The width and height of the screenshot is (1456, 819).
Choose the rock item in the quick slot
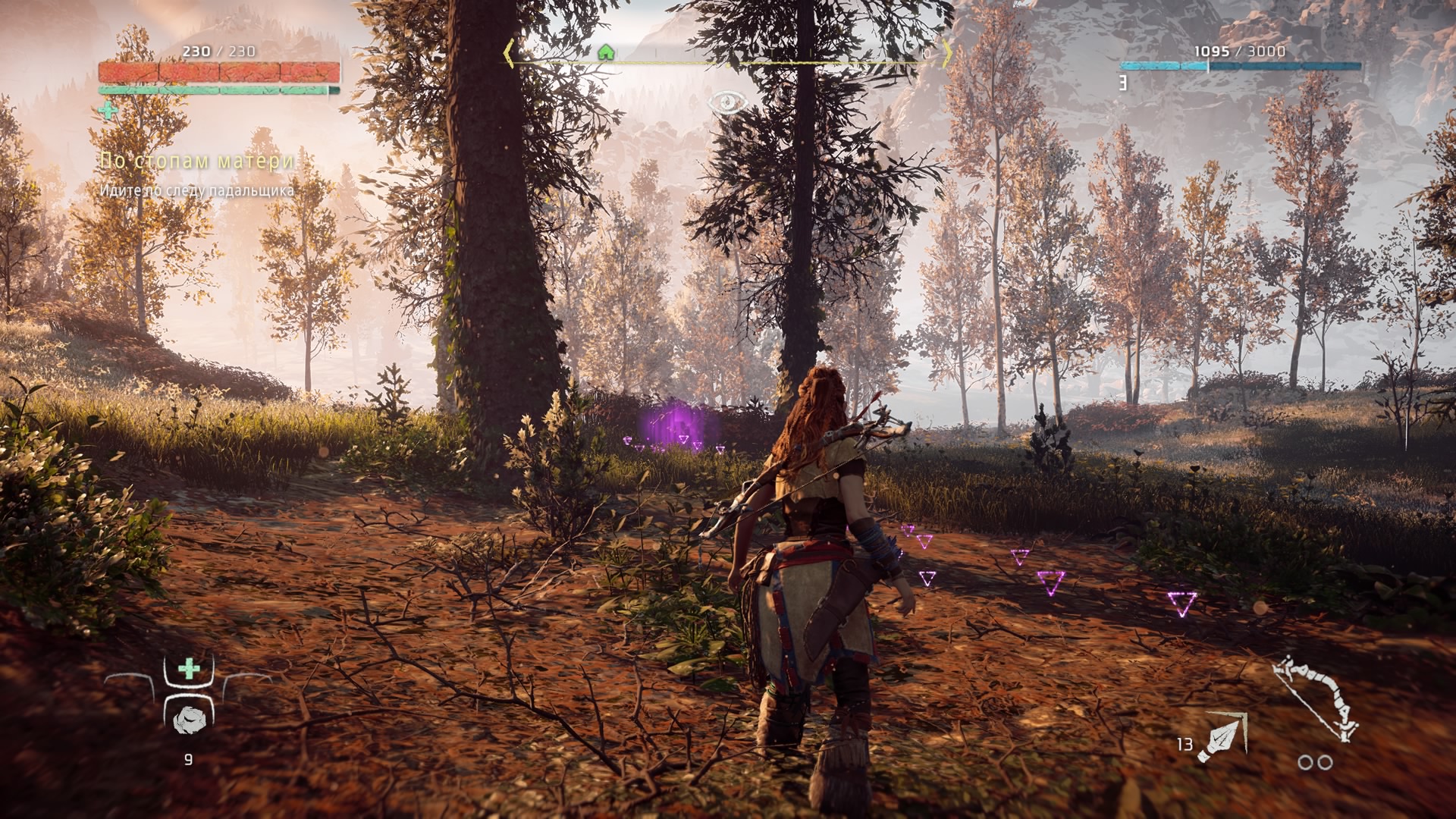[x=187, y=720]
